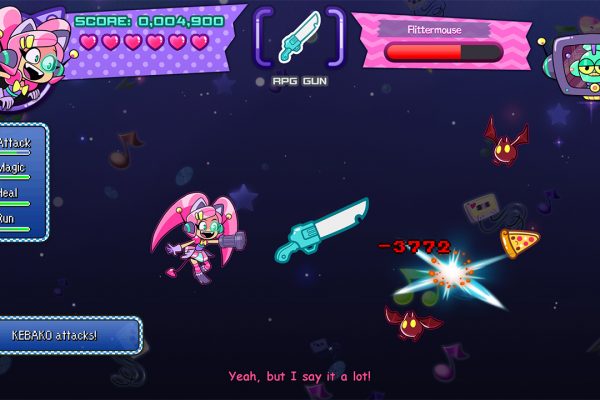
Task: Click the RPG Gun weapon icon
Action: tap(299, 38)
